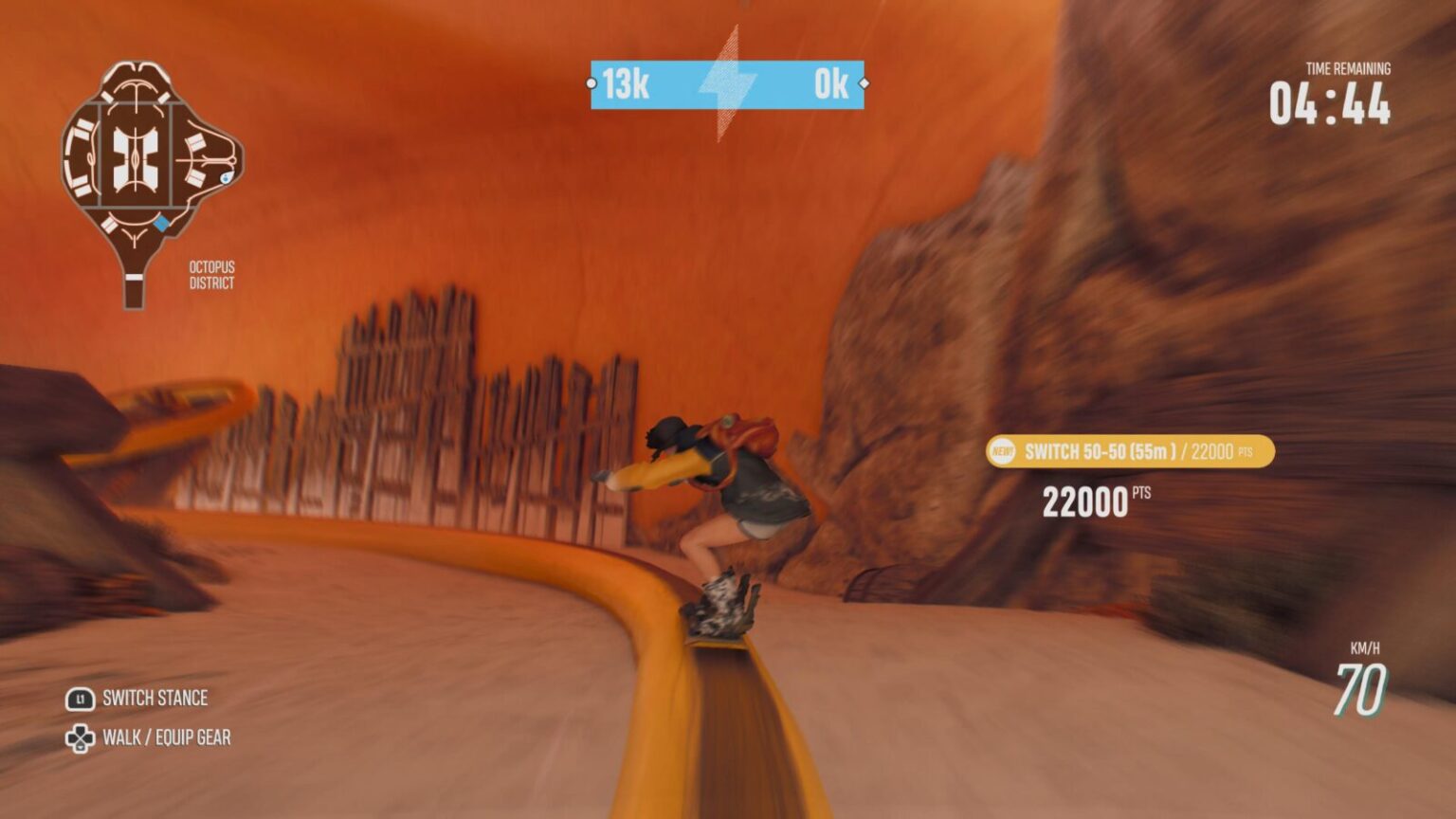
Task: Select the L1 button icon beside Switch Stance
Action: coord(81,699)
